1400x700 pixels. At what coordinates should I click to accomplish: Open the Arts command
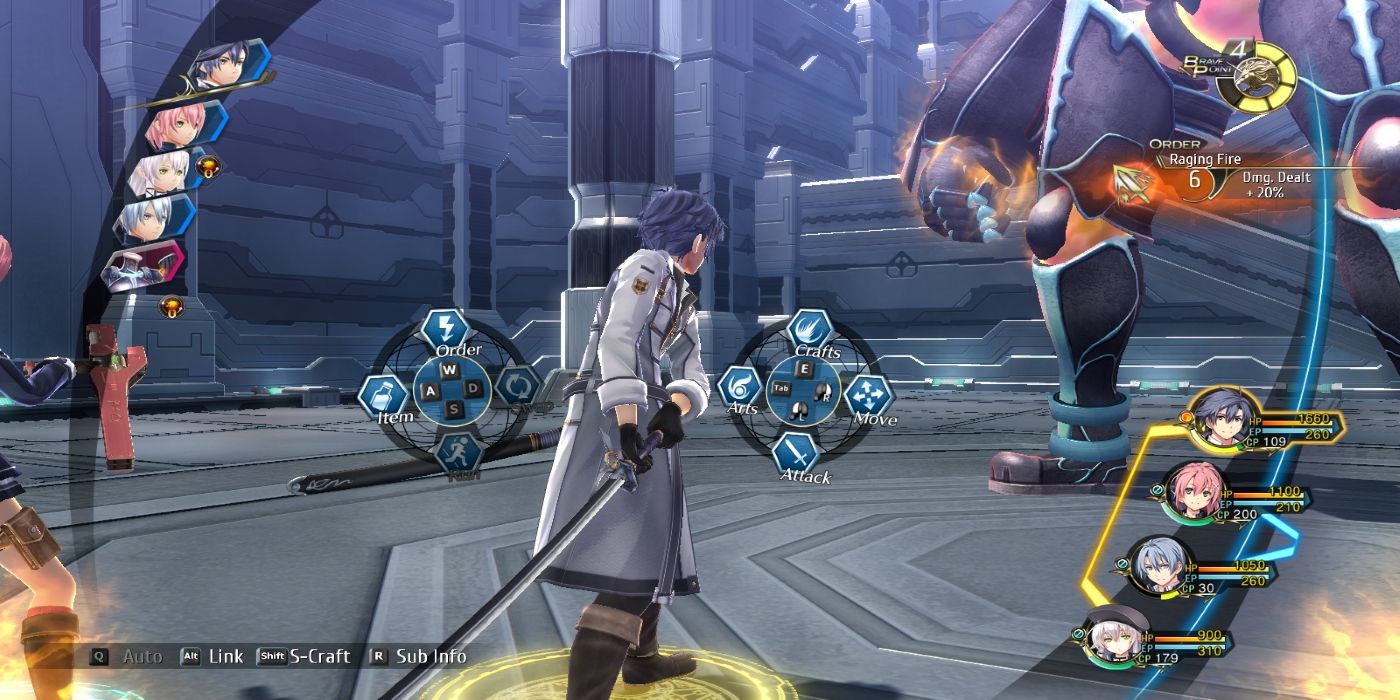click(x=742, y=388)
